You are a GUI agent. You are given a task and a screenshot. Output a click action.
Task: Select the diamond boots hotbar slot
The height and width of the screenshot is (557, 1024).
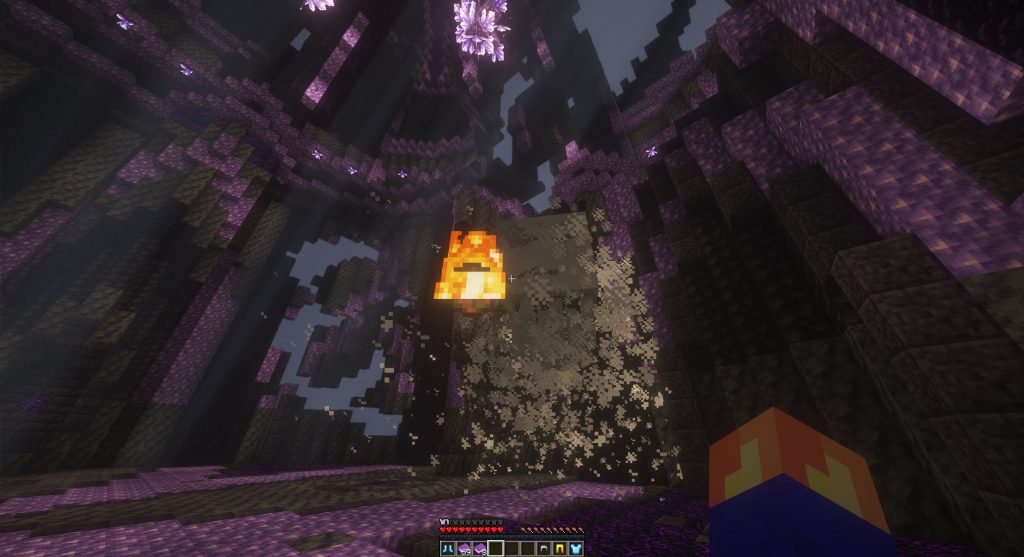(448, 548)
